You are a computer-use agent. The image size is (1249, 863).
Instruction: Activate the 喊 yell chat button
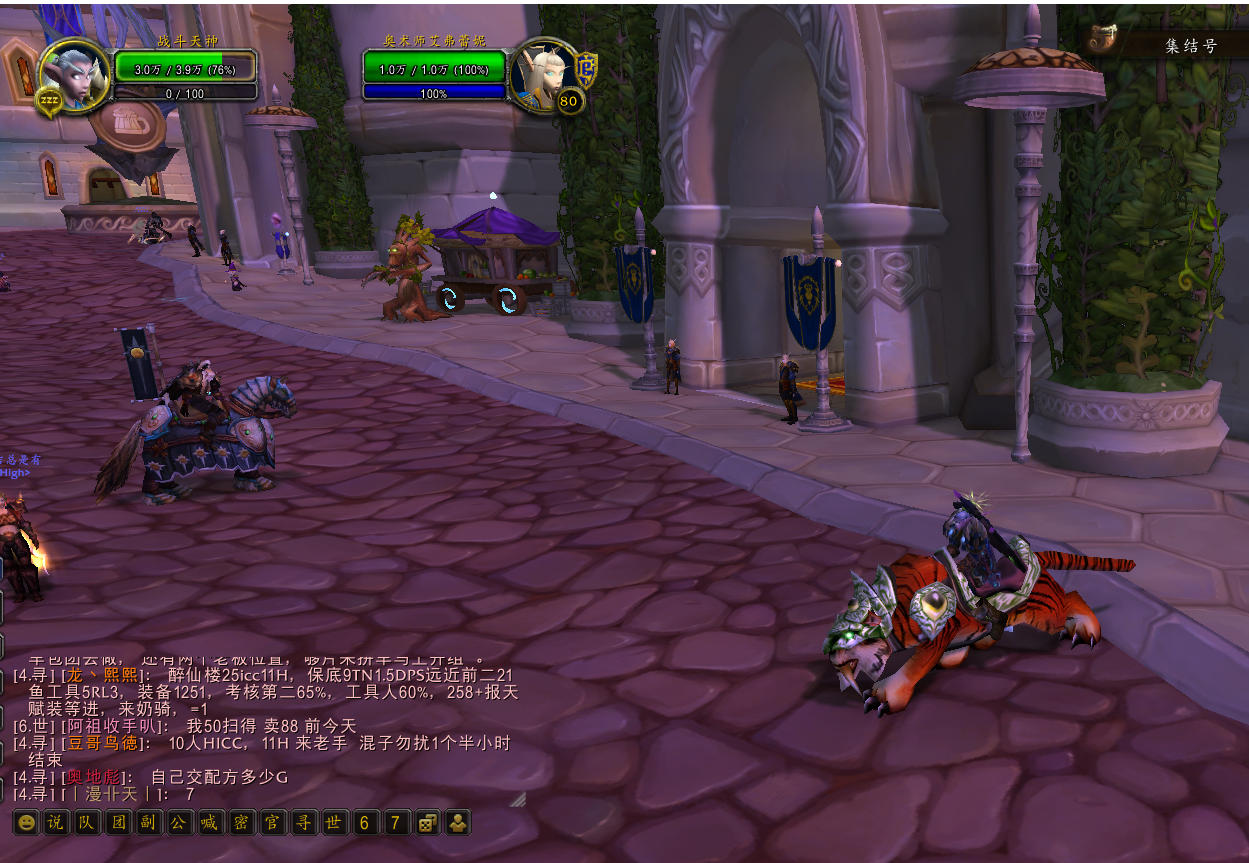pos(209,823)
